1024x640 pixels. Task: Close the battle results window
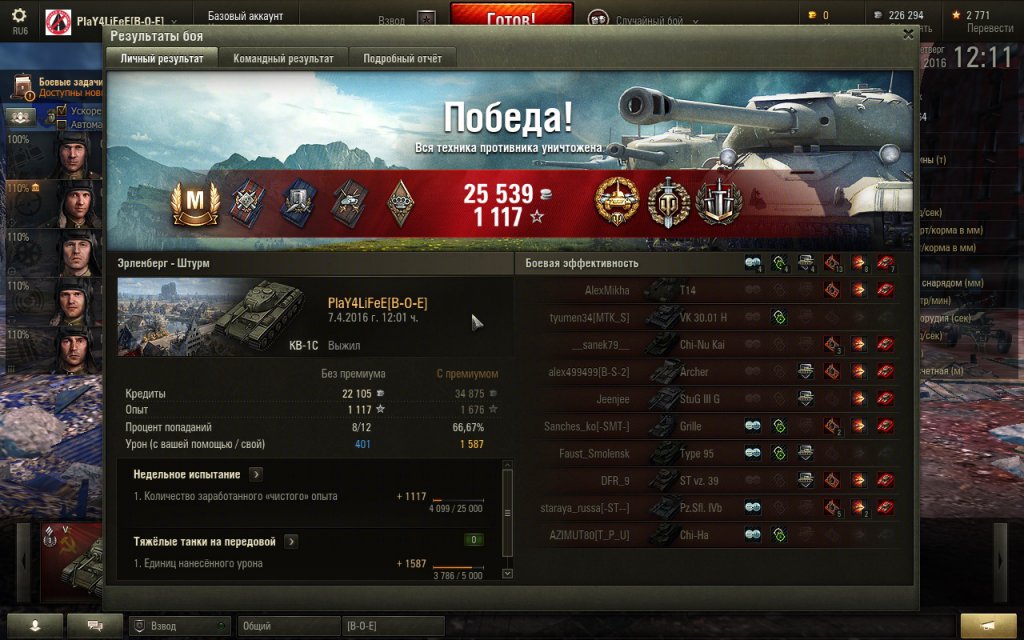tap(908, 34)
